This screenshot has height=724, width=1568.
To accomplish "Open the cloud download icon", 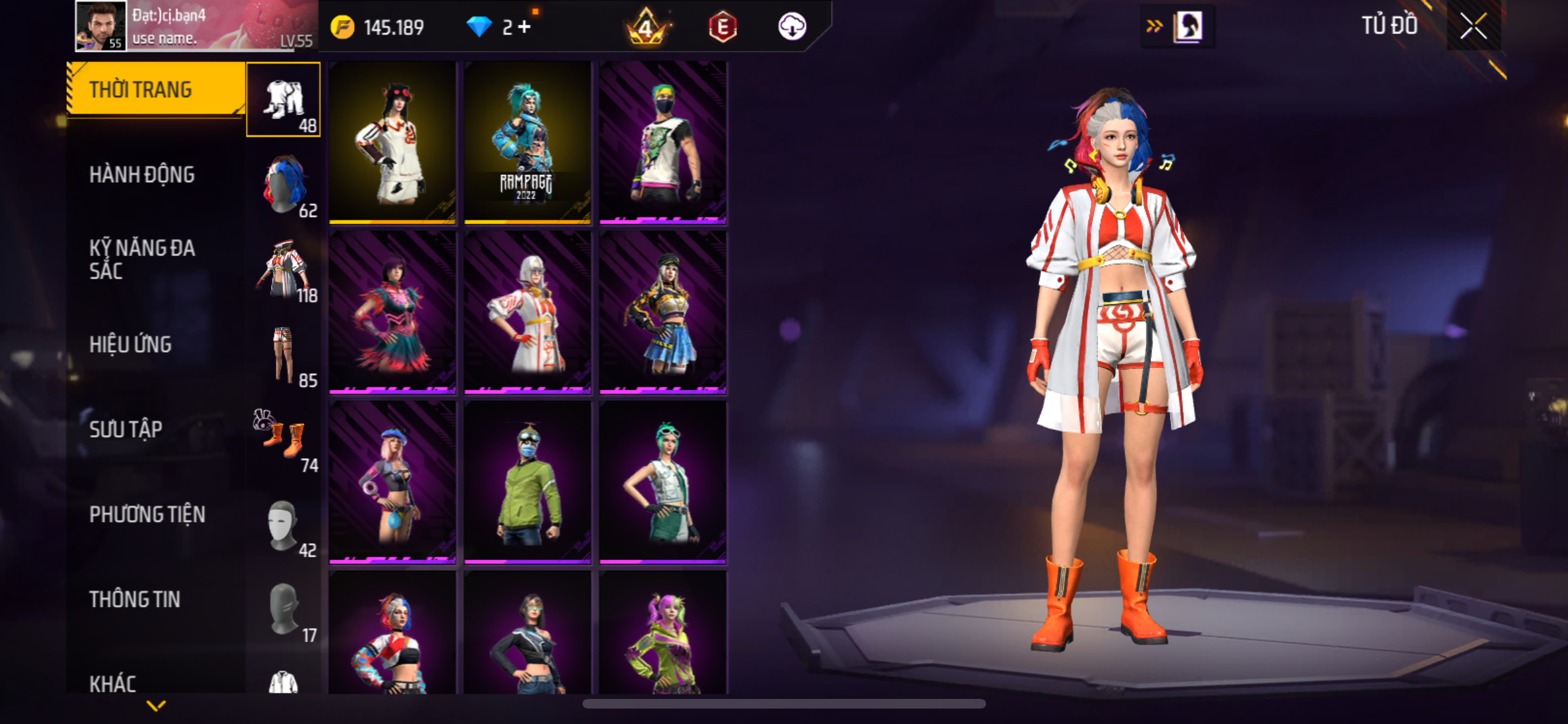I will coord(792,27).
